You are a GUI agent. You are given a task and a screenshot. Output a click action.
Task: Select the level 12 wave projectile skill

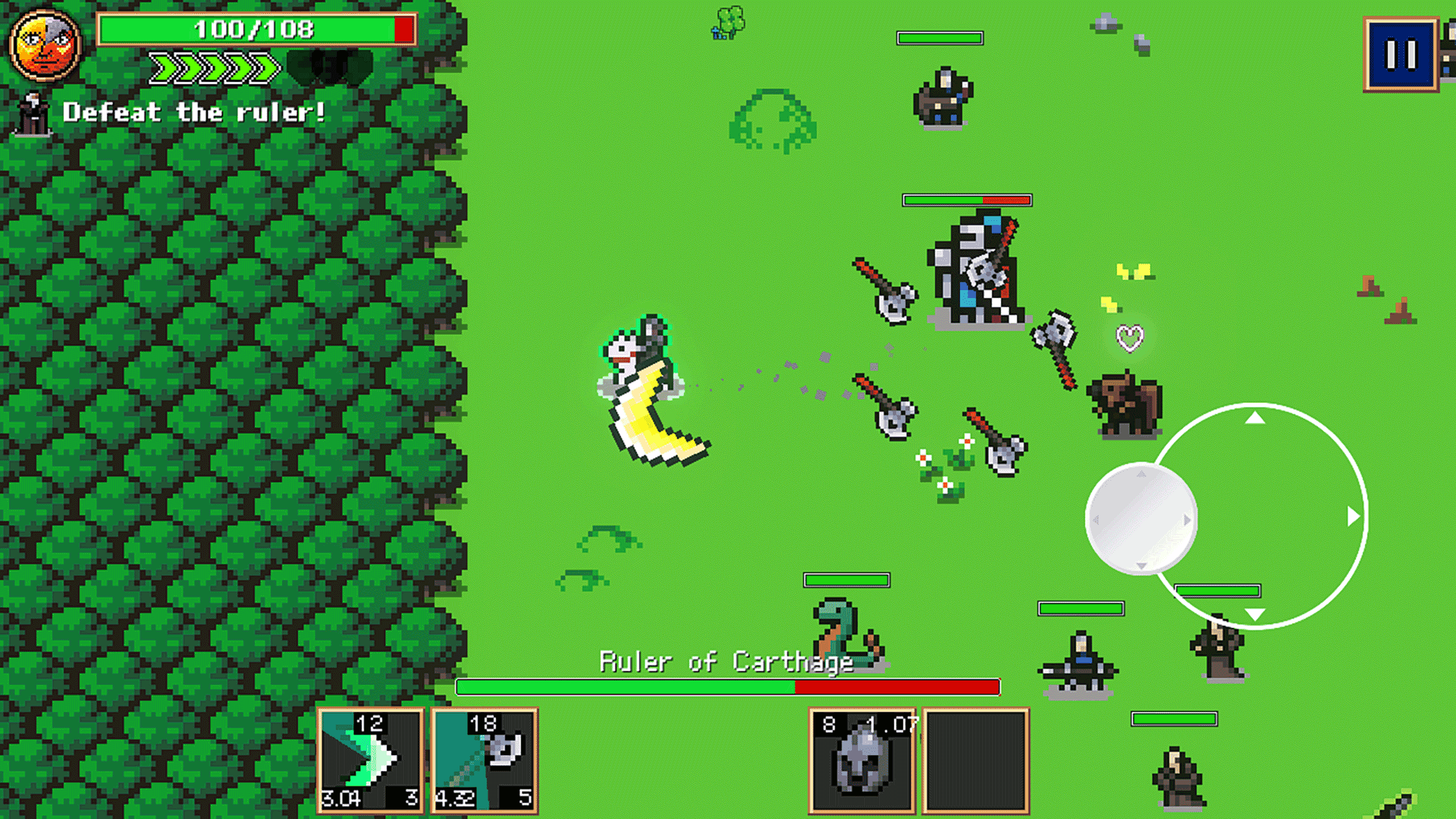click(371, 760)
